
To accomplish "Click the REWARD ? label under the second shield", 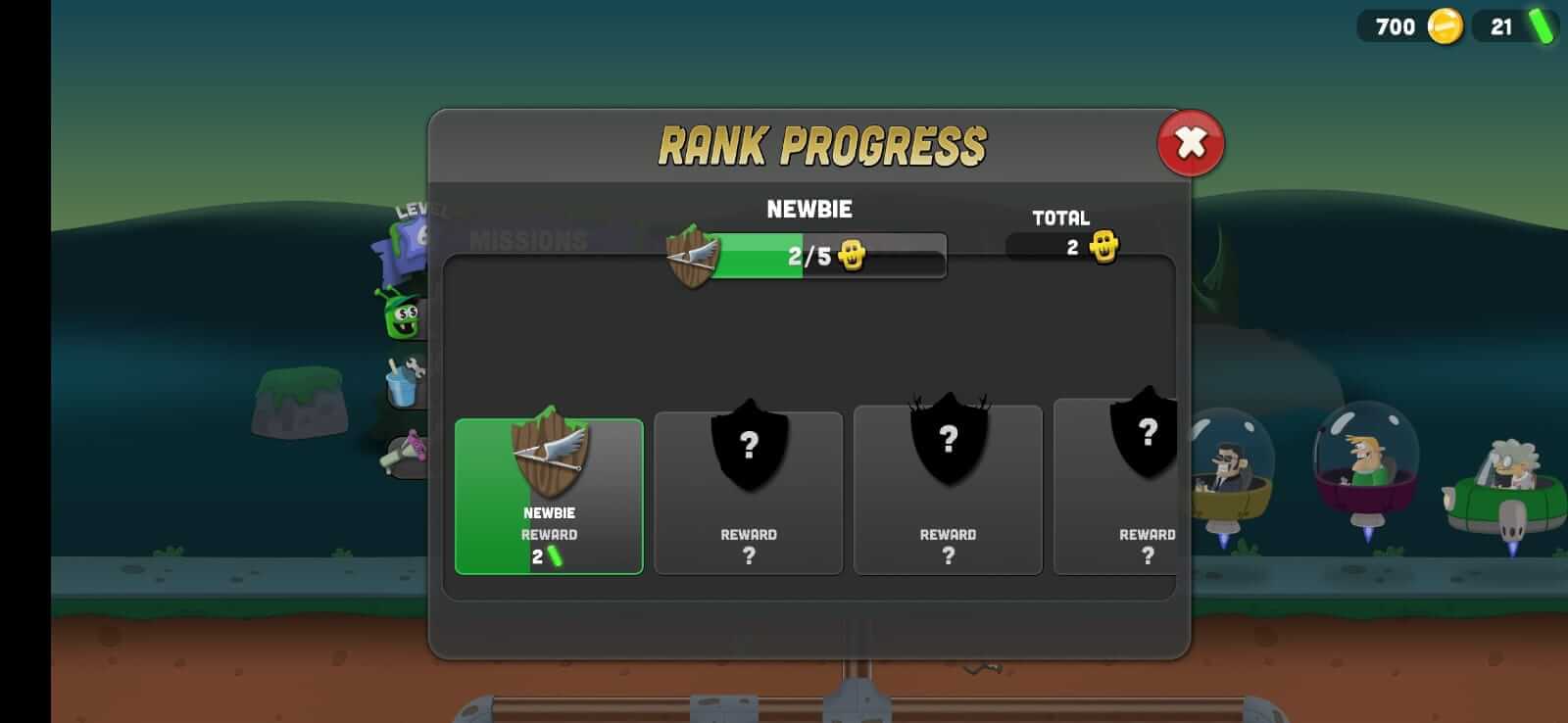I will (750, 544).
